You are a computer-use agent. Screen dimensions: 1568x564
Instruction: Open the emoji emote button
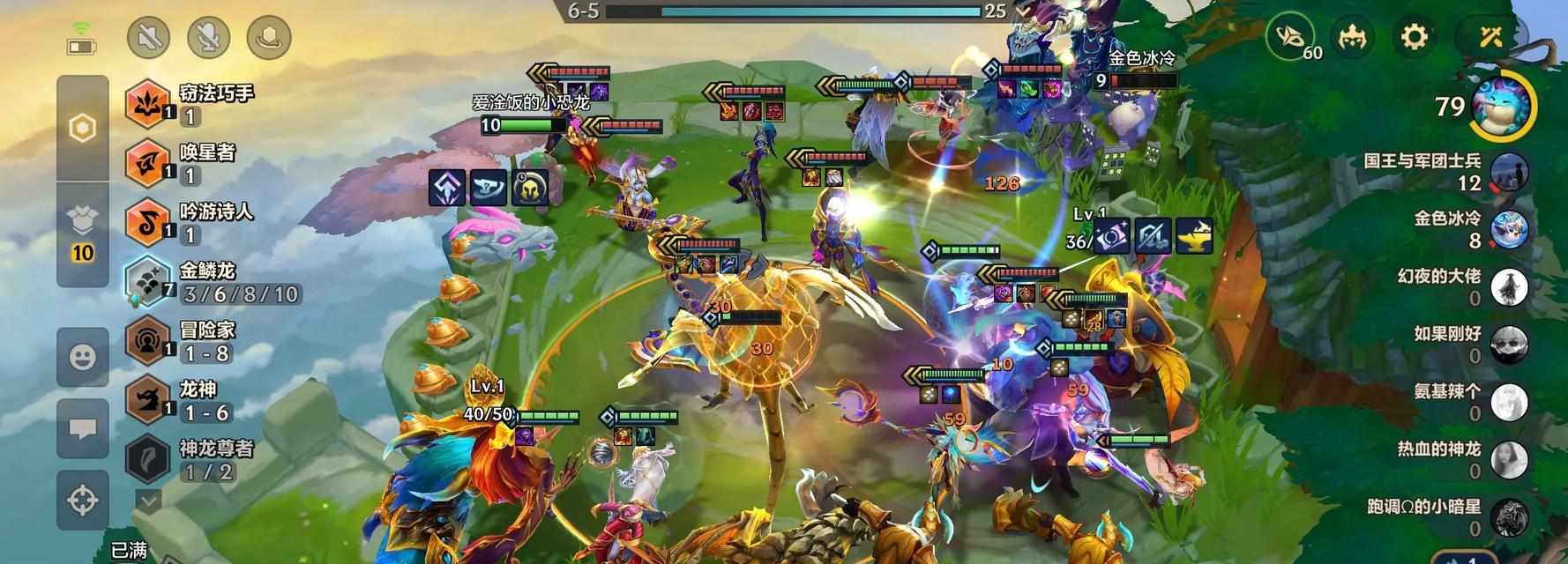[x=83, y=356]
